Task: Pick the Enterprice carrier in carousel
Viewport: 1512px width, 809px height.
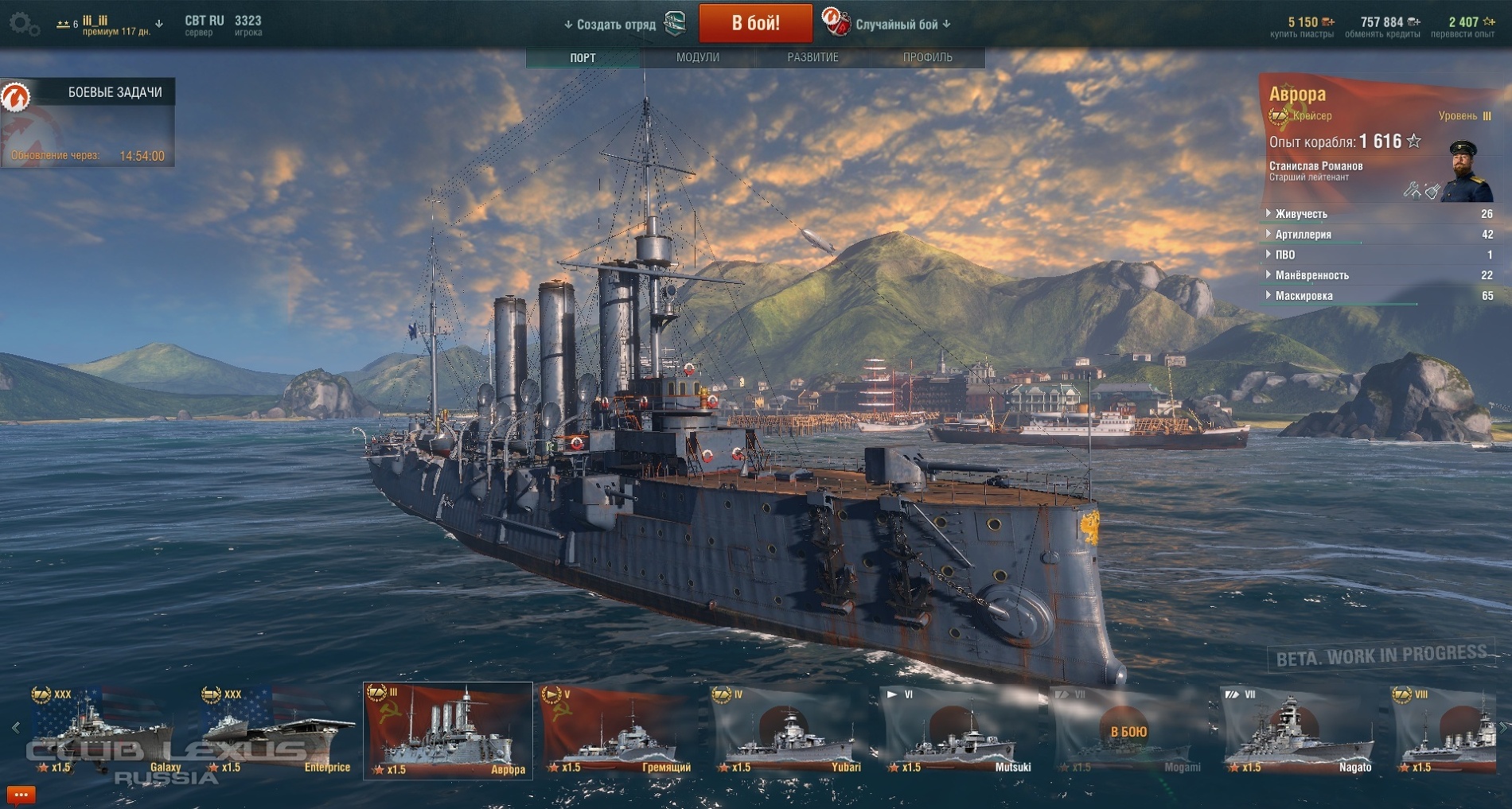Action: pos(275,732)
